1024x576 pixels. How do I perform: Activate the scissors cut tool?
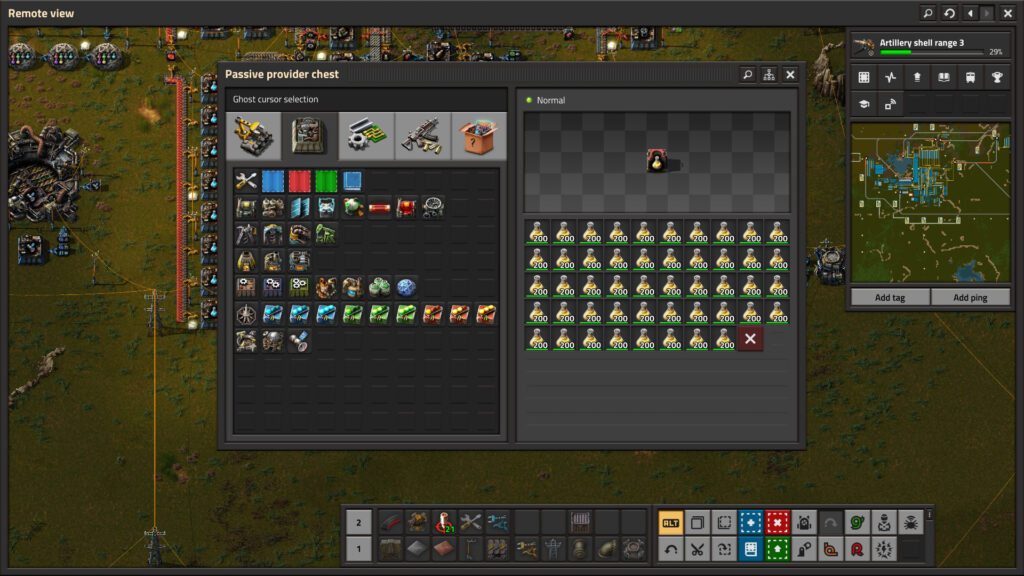697,548
